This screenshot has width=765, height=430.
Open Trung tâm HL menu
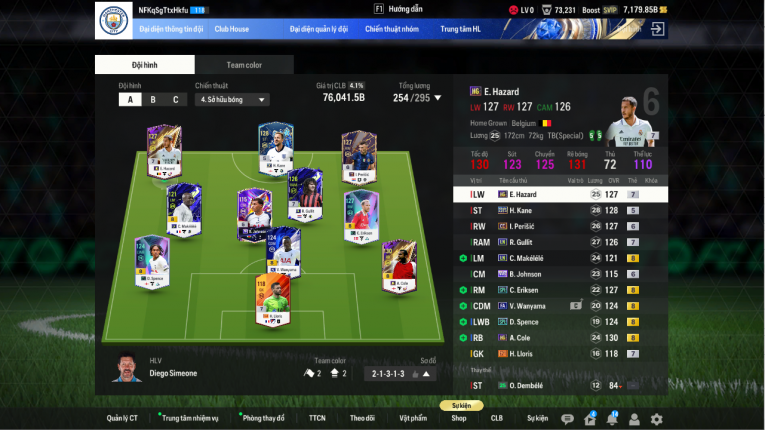461,29
